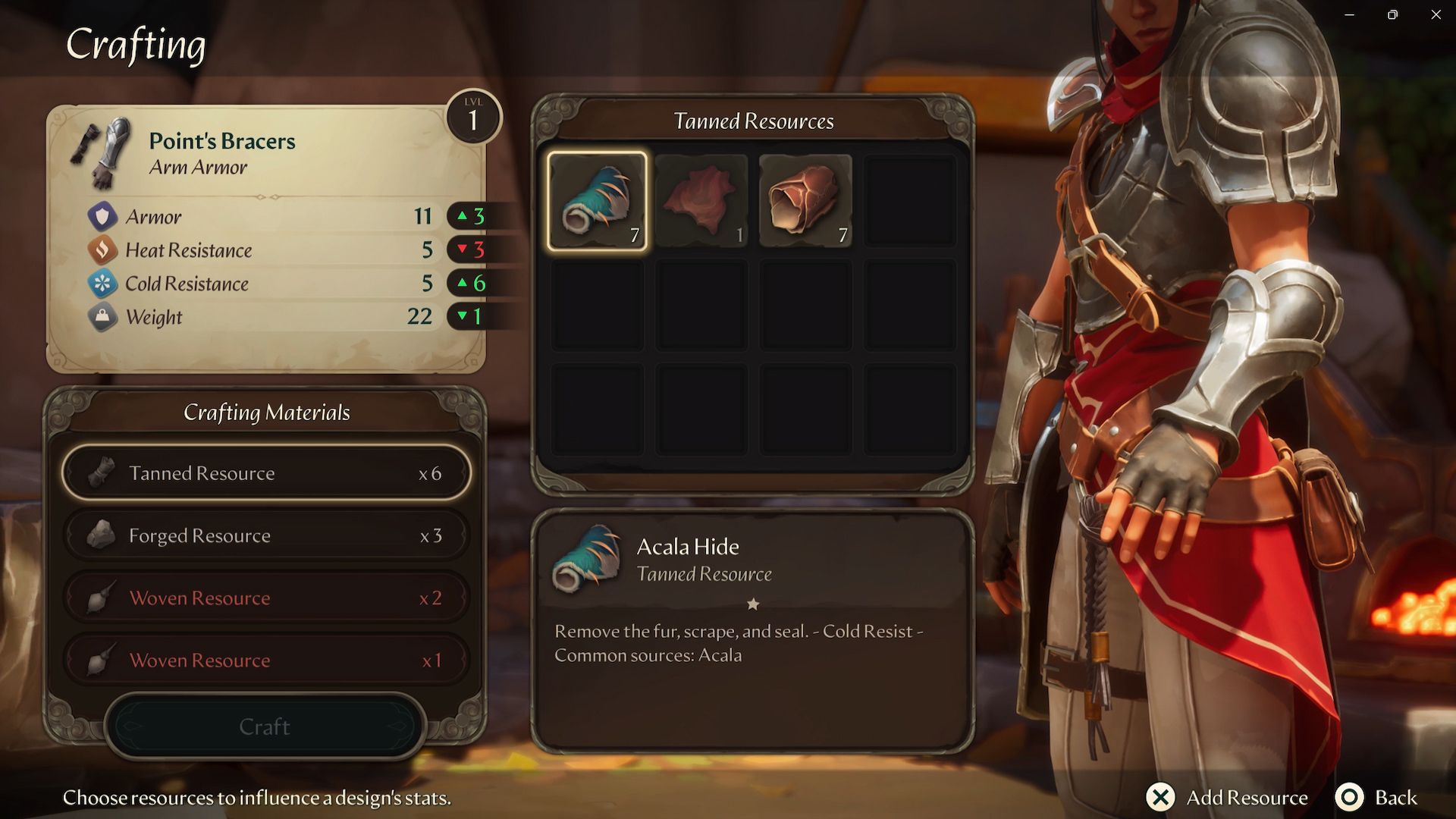Select the red hide resource with quantity 1
Viewport: 1456px width, 819px height.
[701, 200]
